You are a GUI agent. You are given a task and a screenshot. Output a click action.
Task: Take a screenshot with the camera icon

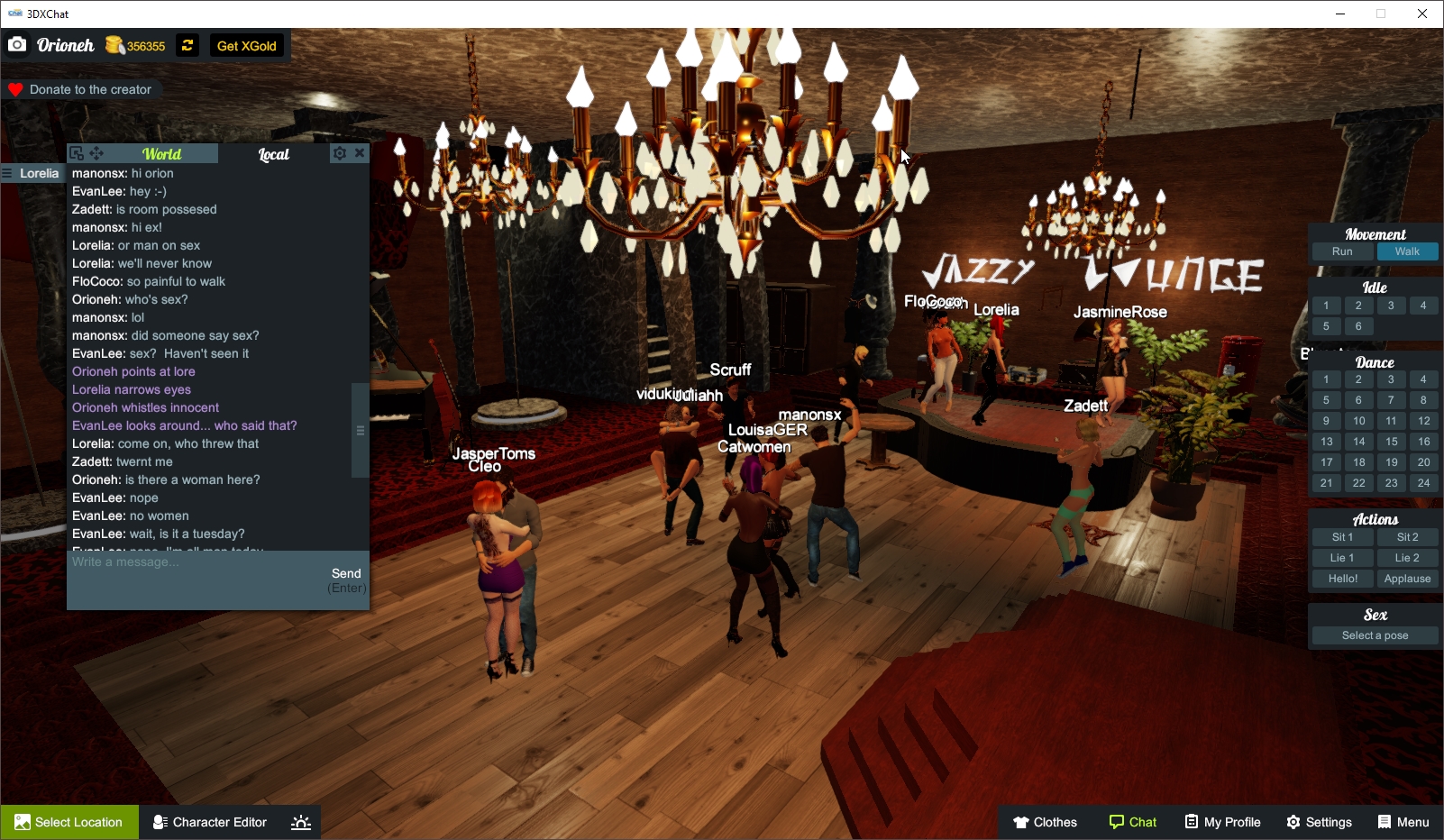(17, 44)
